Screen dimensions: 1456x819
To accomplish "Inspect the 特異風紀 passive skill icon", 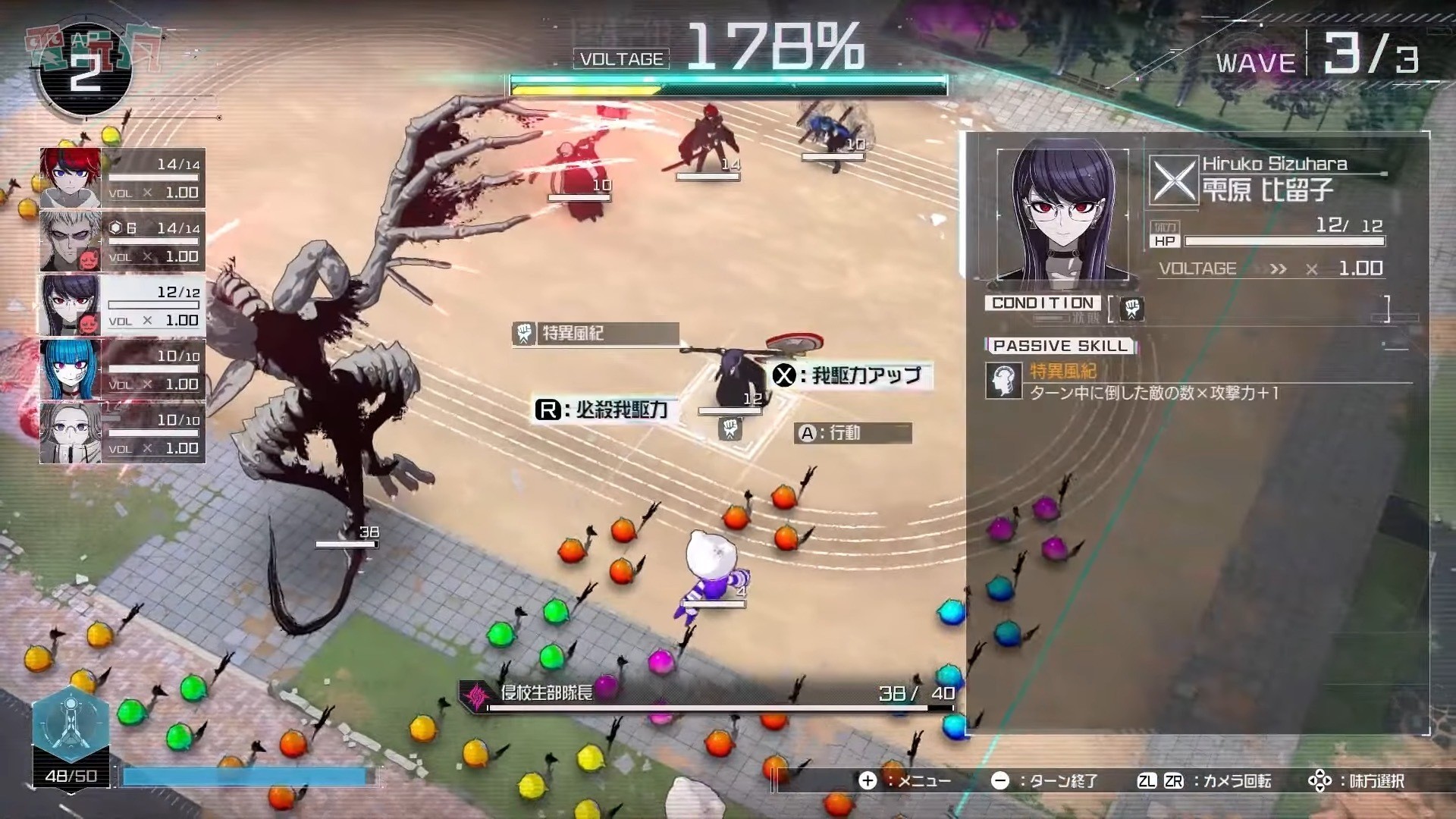I will click(1003, 380).
